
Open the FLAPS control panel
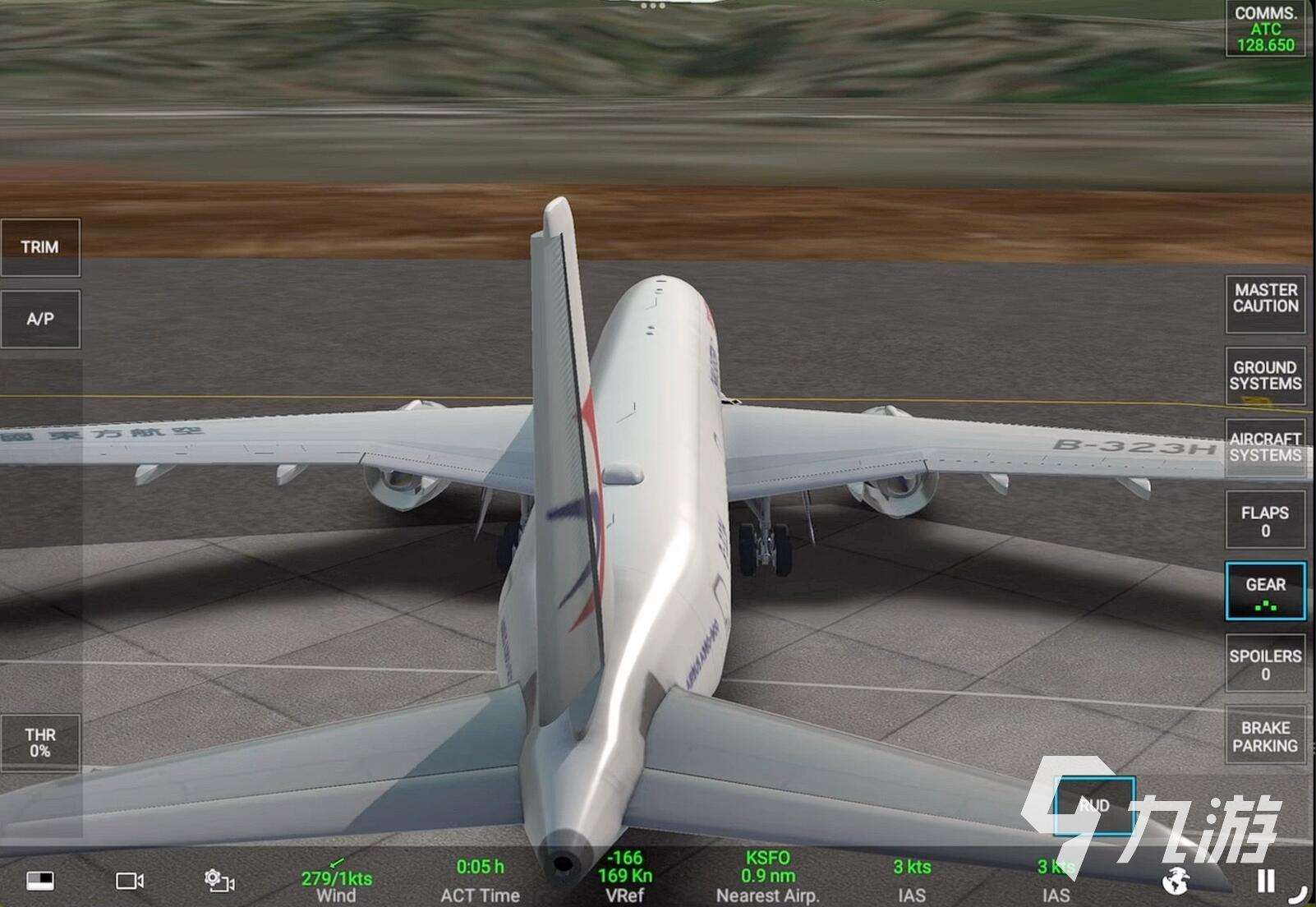point(1265,518)
